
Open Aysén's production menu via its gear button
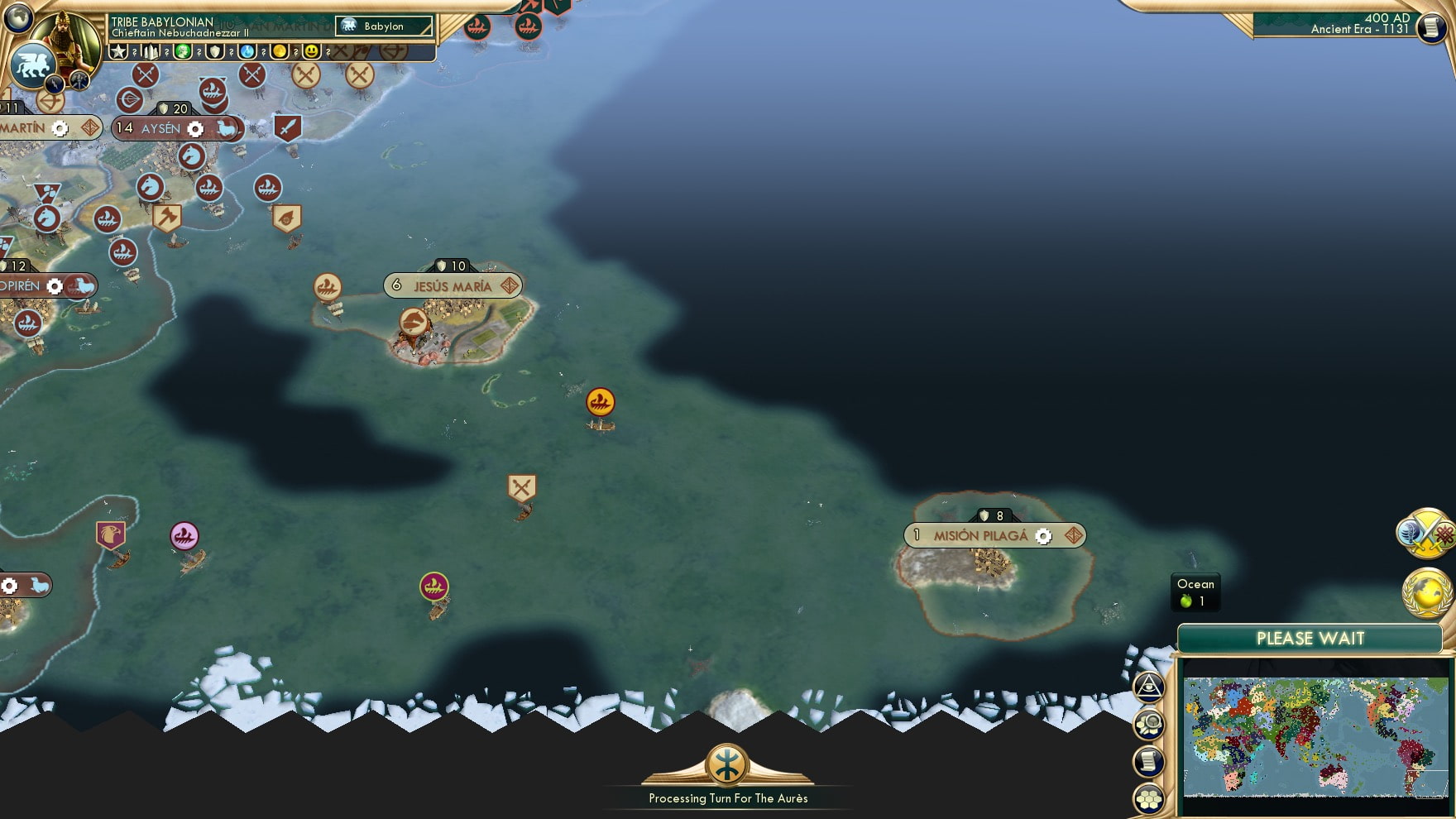coord(194,129)
